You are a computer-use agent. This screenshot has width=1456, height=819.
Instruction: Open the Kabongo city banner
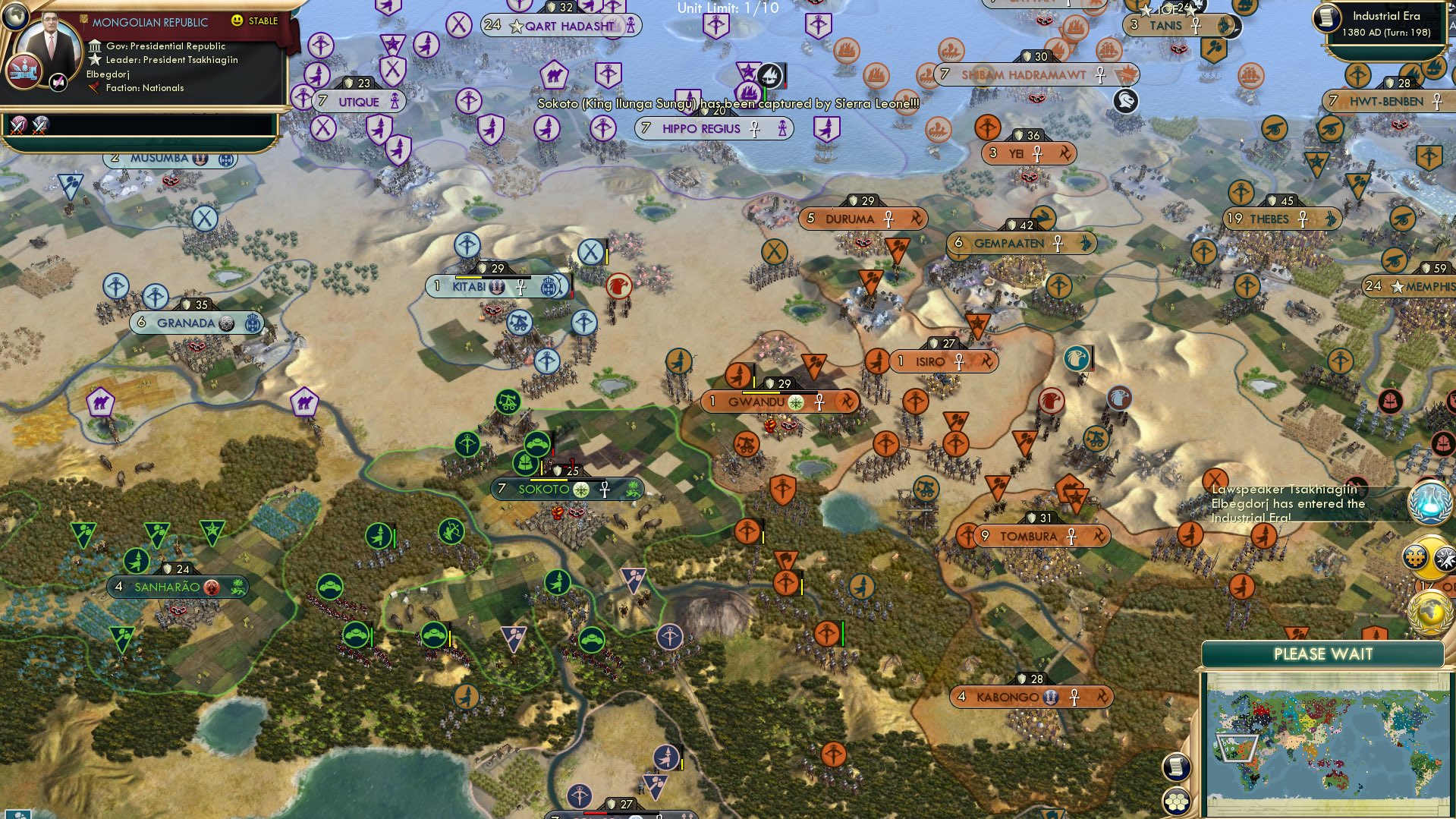coord(1030,697)
